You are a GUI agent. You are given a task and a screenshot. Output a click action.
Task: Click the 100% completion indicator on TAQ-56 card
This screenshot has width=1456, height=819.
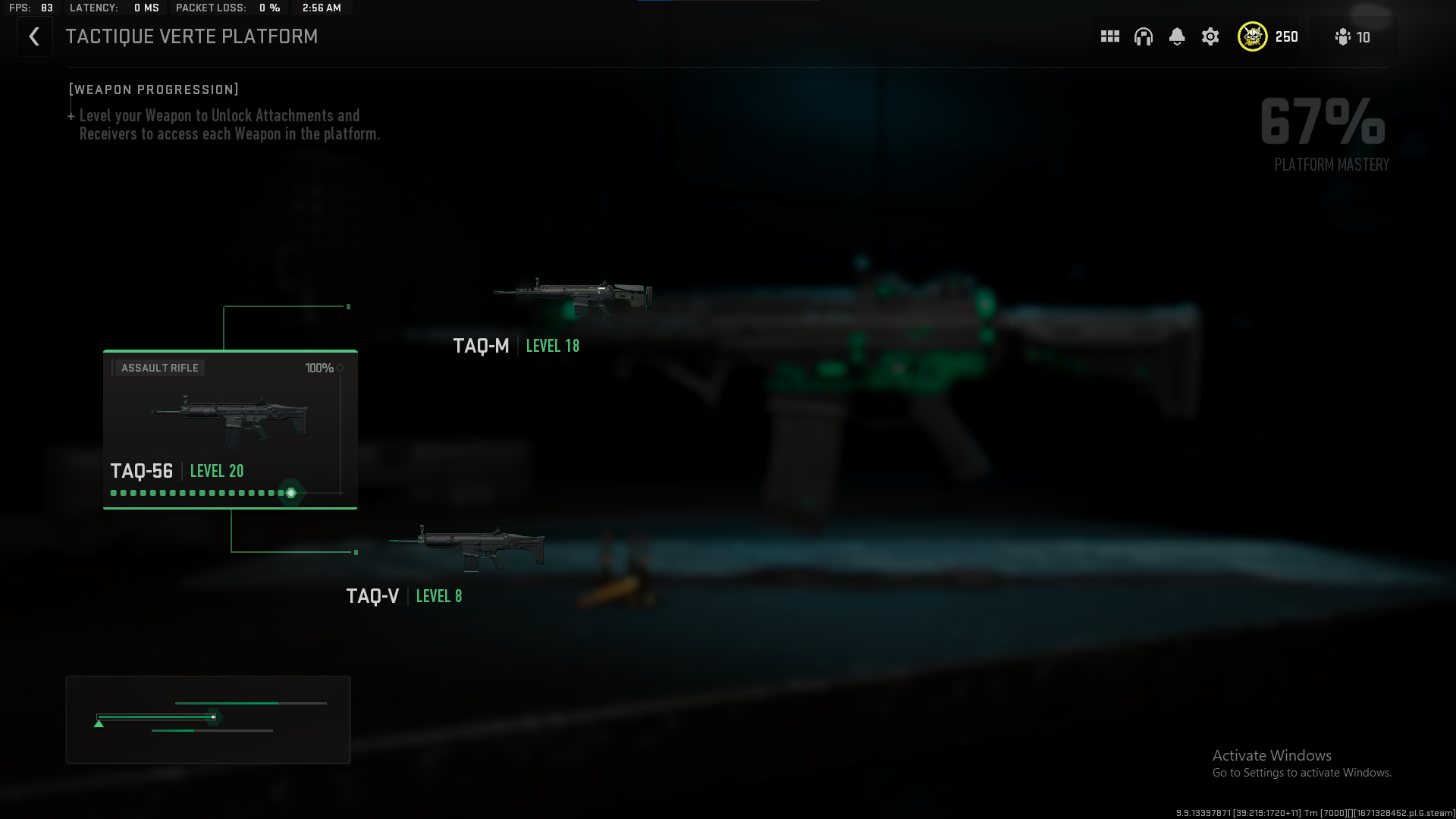319,368
